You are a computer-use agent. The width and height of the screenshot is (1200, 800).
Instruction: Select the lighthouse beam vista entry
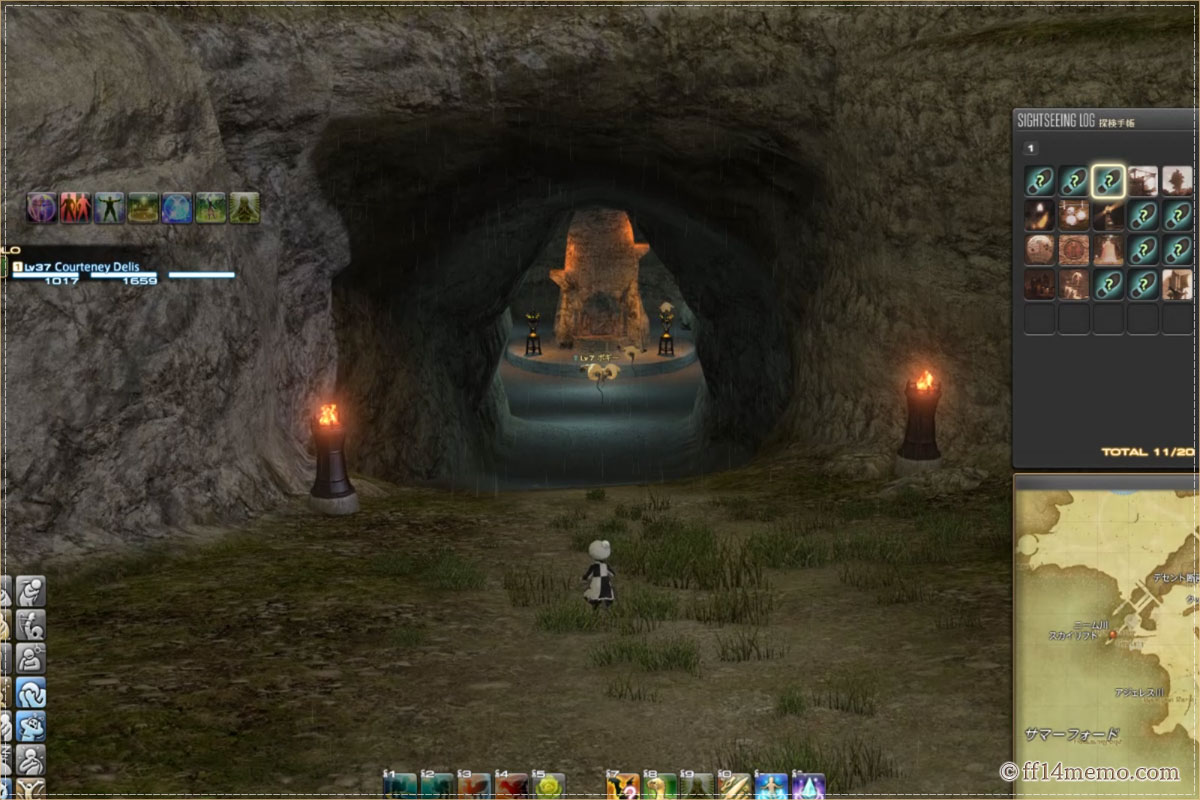tap(1108, 215)
